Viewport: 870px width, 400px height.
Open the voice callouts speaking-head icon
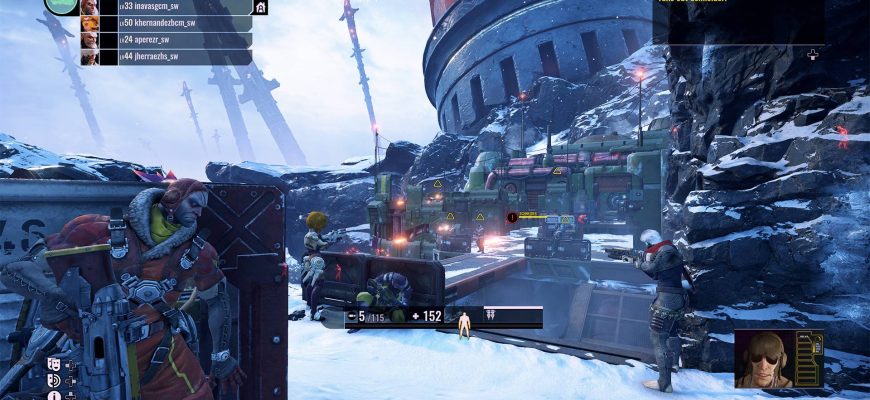54,381
